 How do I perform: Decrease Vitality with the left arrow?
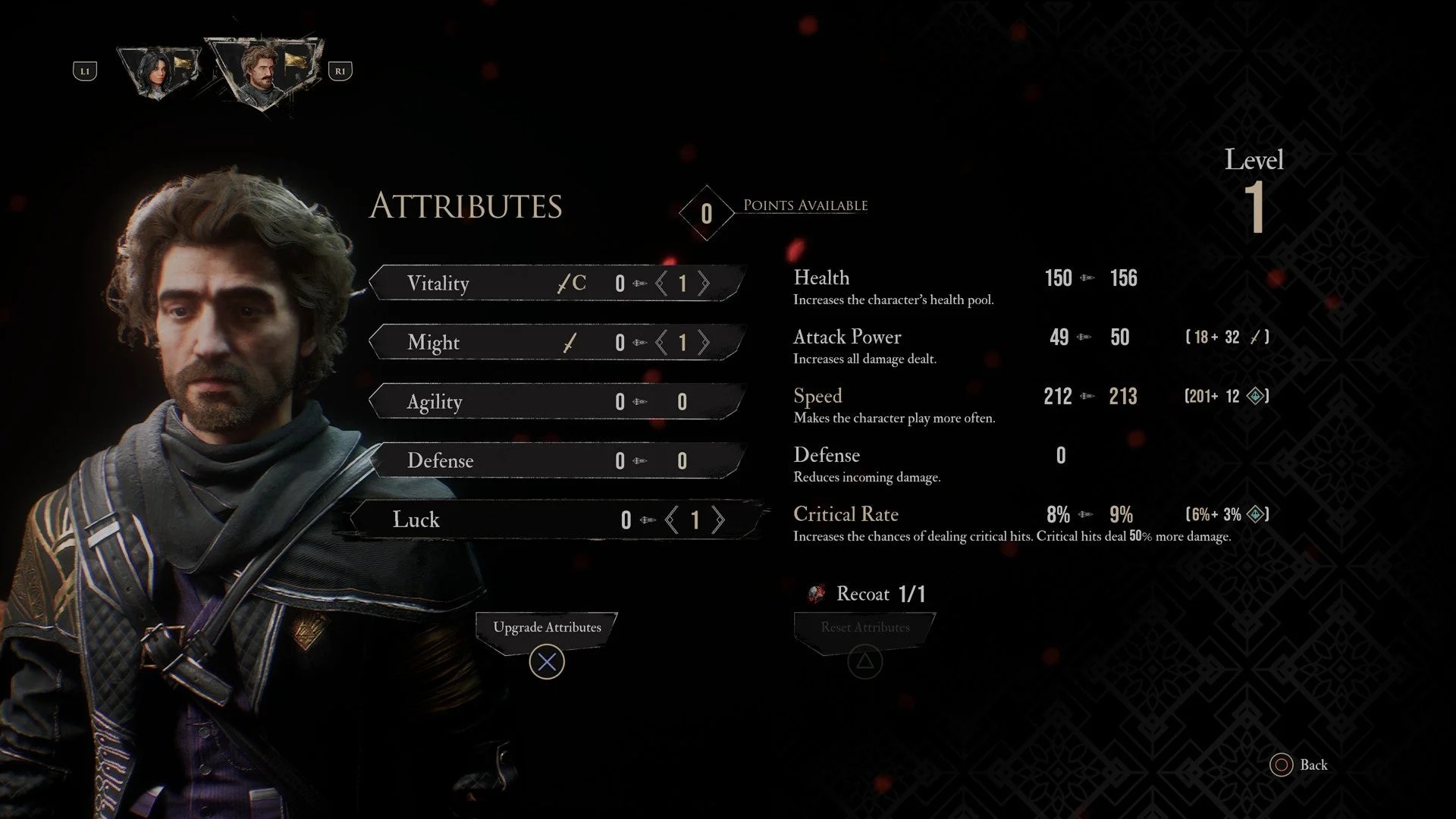click(661, 284)
